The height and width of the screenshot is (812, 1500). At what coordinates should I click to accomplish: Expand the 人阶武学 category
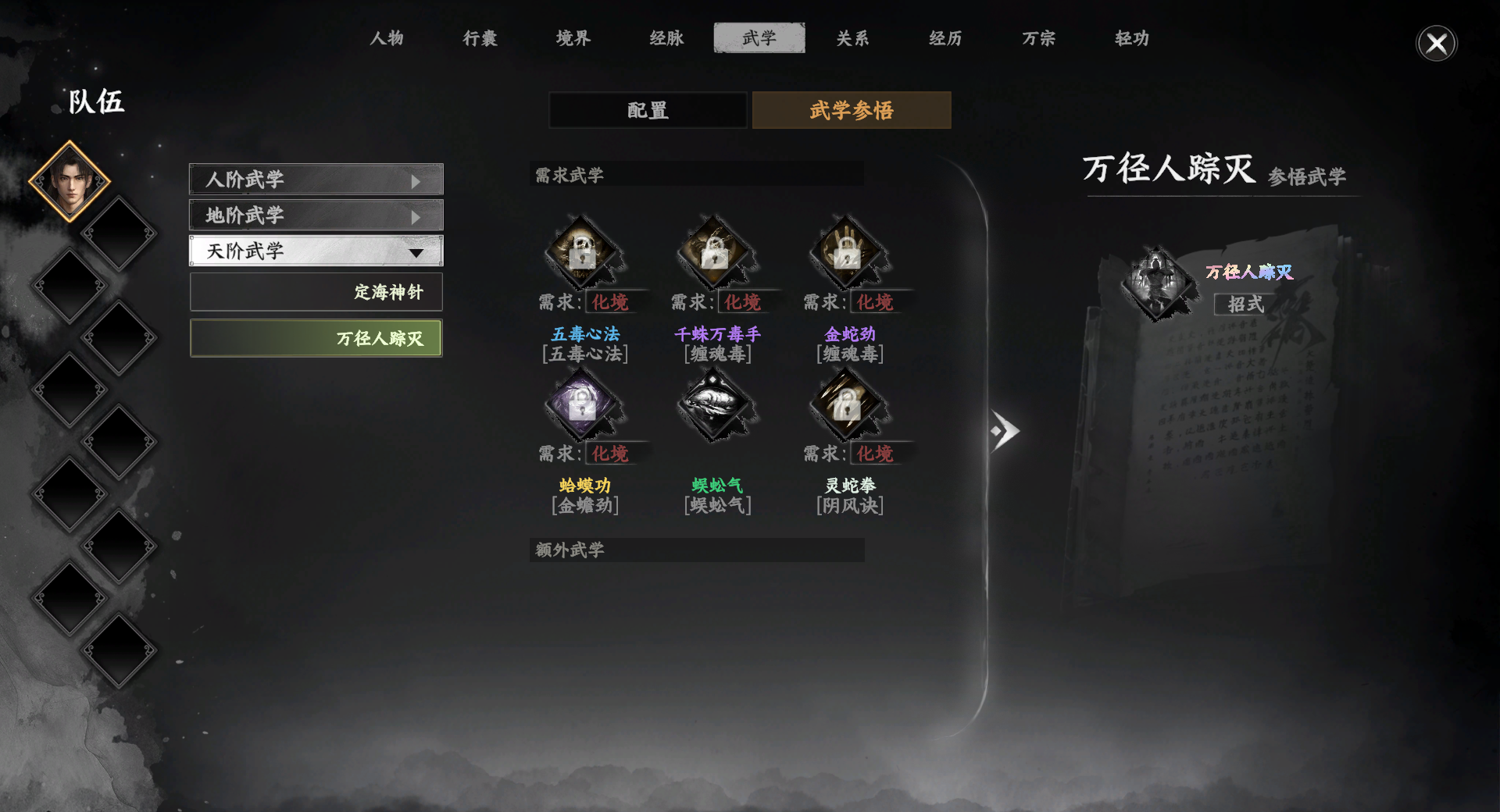[316, 180]
